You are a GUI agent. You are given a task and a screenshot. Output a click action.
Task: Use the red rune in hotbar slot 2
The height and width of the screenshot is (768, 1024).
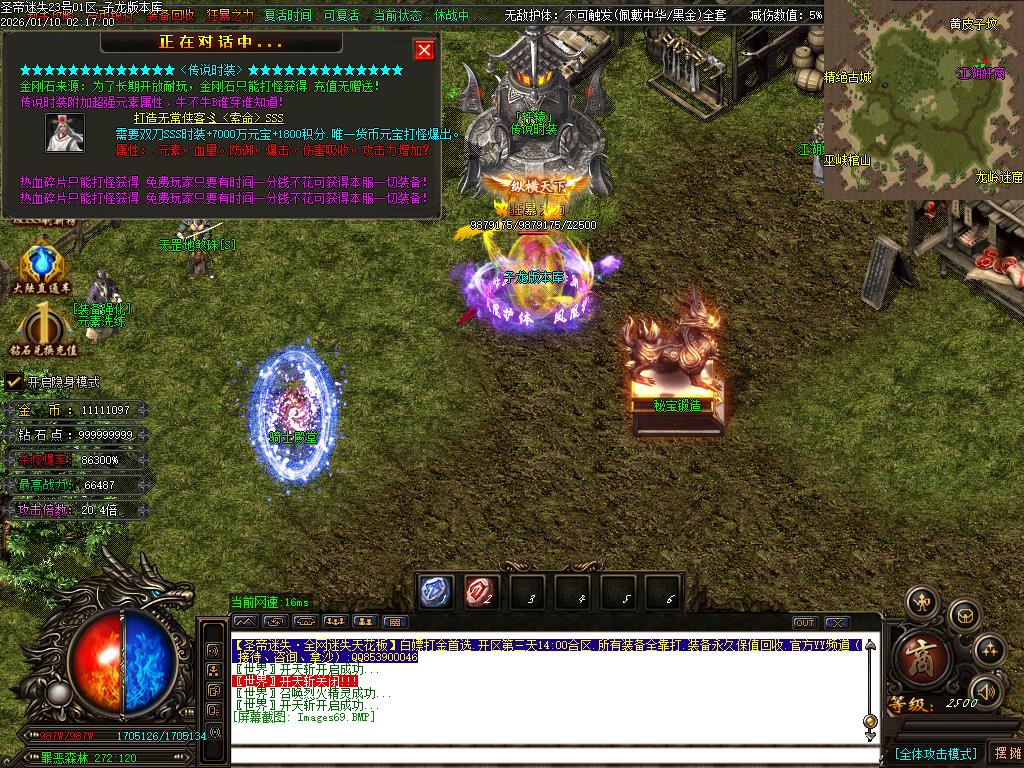point(481,592)
